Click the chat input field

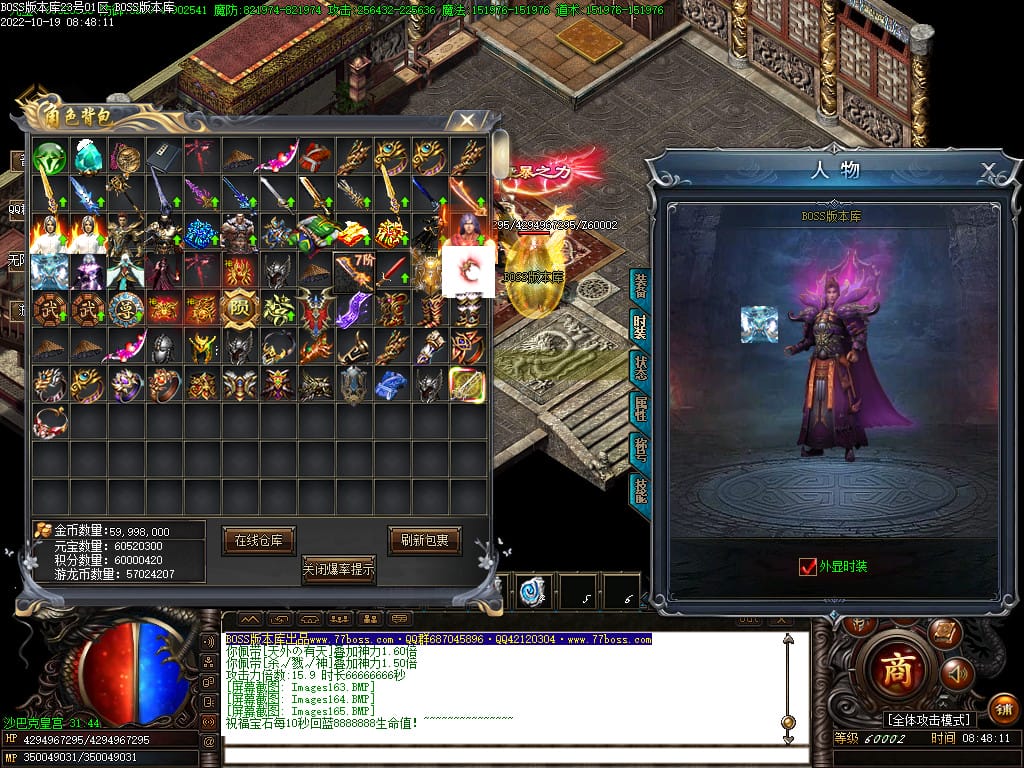500,753
